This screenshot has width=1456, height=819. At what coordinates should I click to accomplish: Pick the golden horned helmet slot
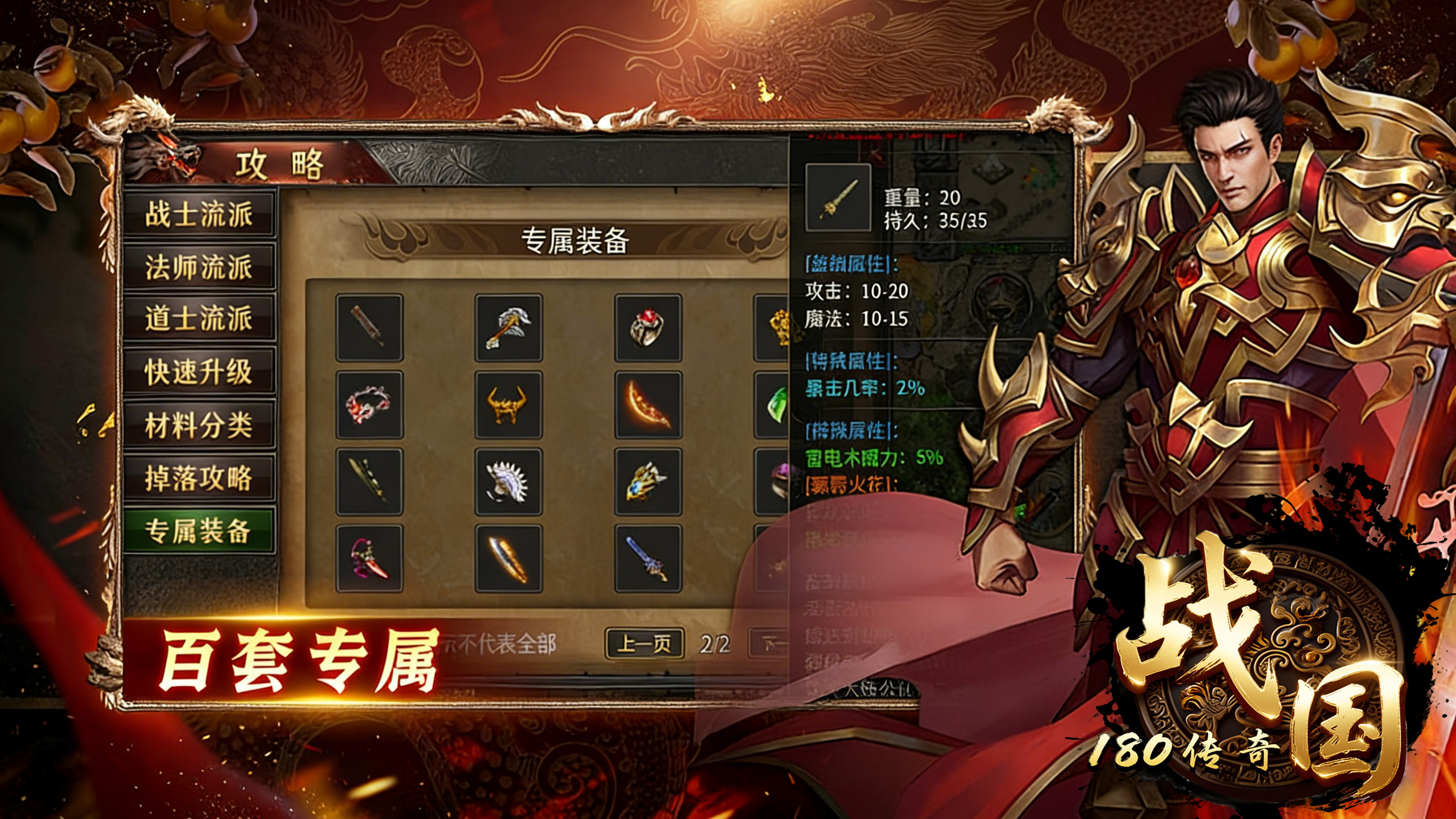click(509, 404)
